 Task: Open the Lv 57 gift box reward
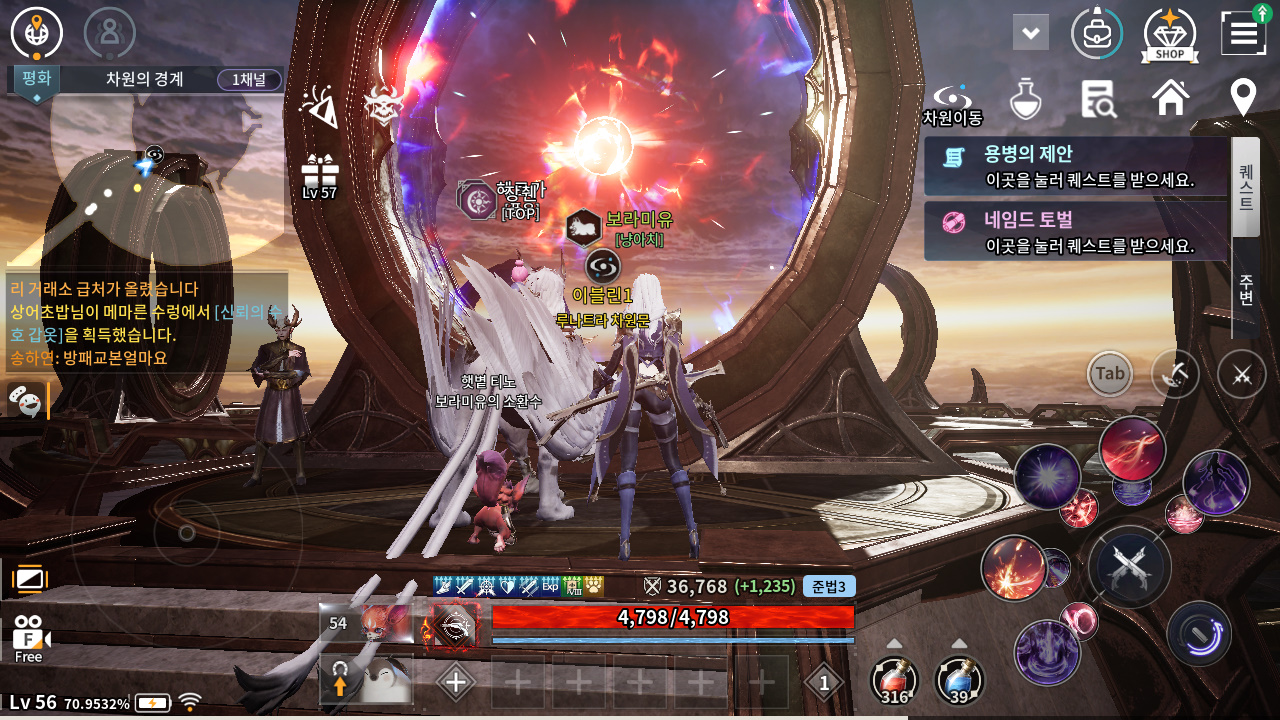320,176
